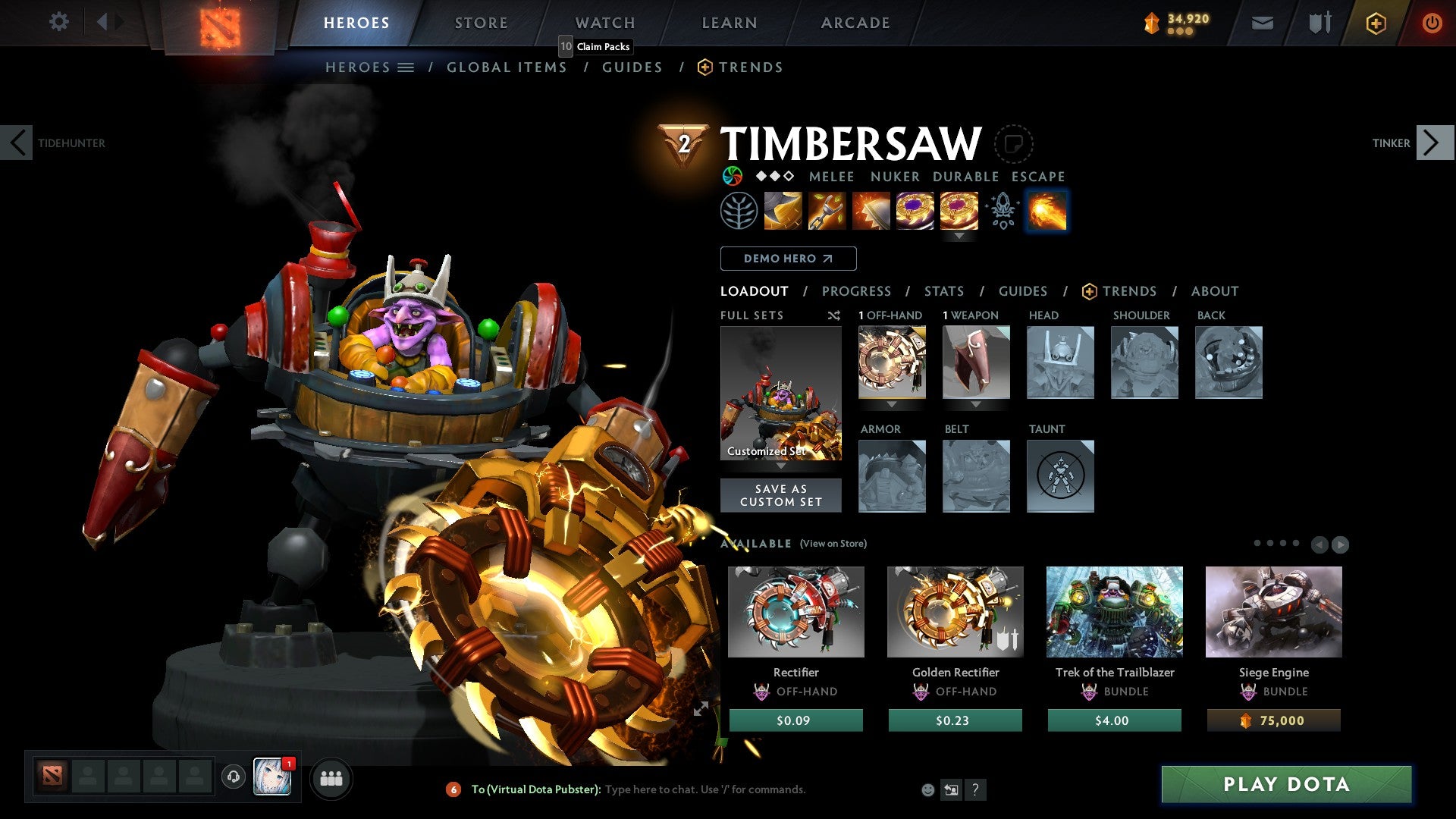Open the mail envelope notifications
Image resolution: width=1456 pixels, height=819 pixels.
pyautogui.click(x=1262, y=23)
